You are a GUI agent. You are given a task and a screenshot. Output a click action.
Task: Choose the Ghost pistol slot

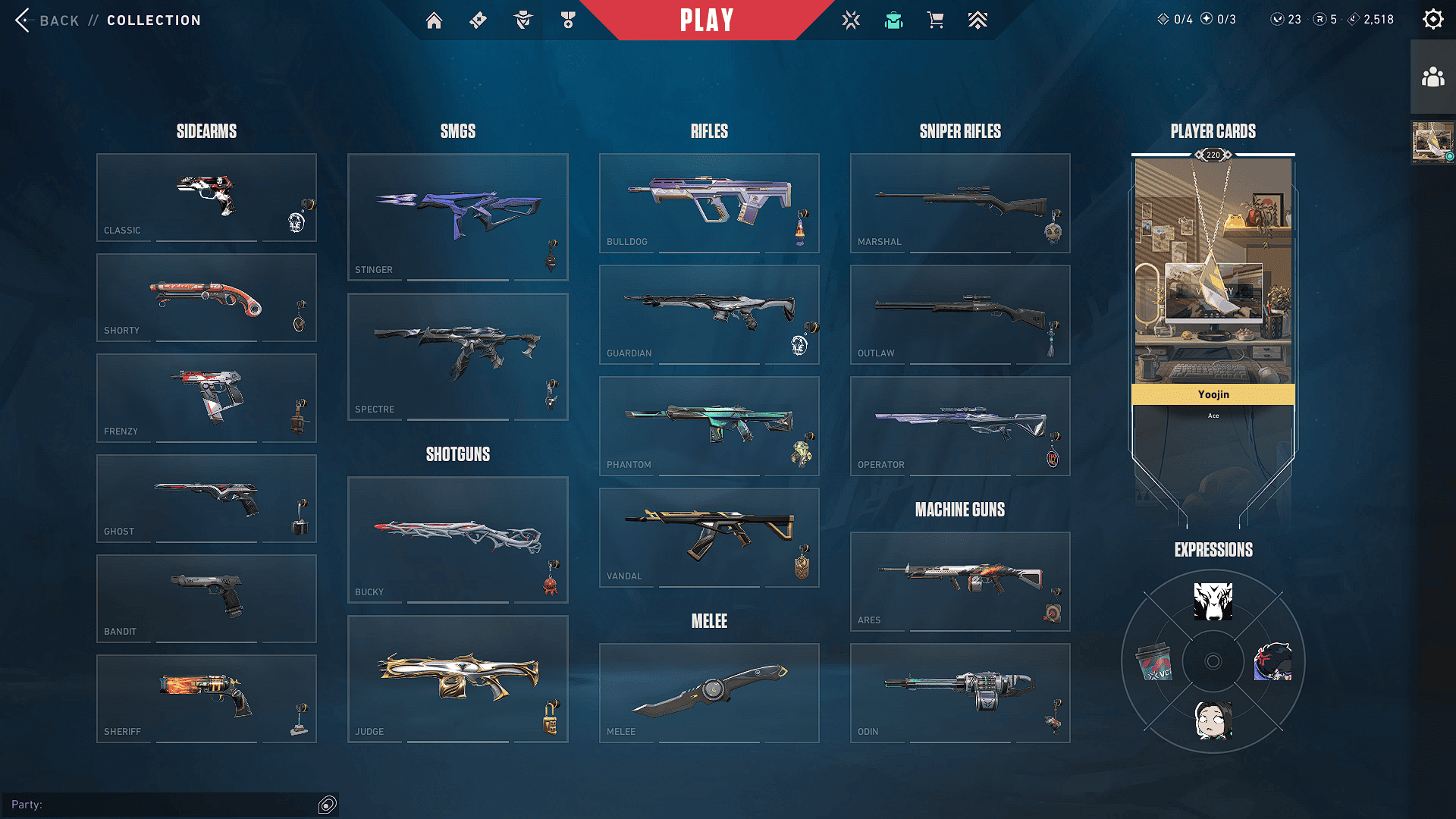point(206,498)
